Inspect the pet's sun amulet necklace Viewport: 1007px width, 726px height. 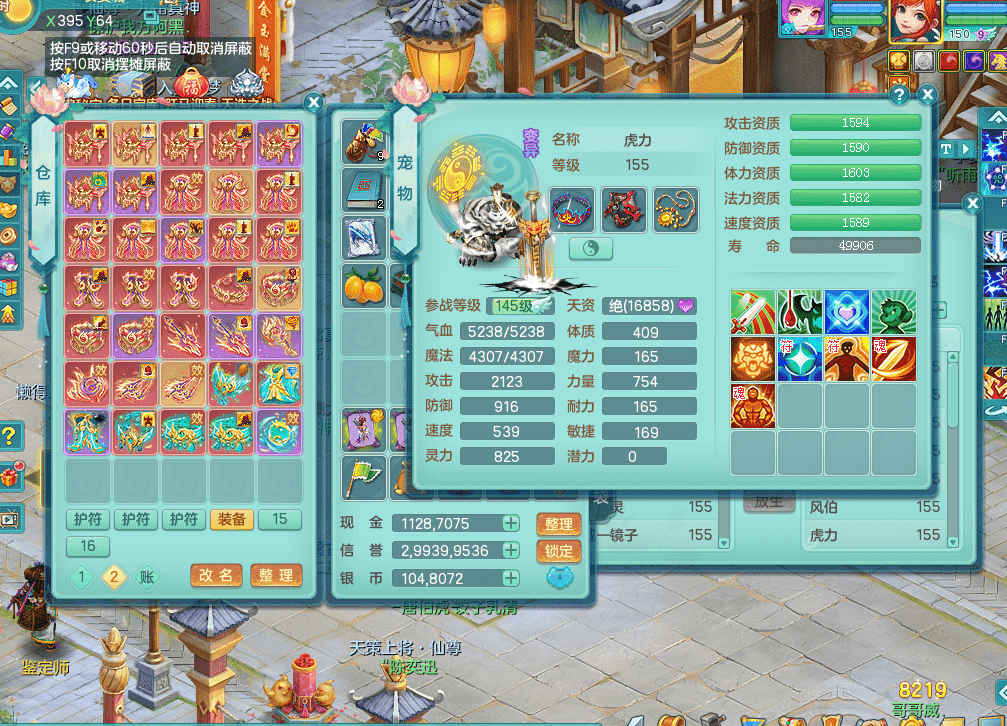(675, 209)
